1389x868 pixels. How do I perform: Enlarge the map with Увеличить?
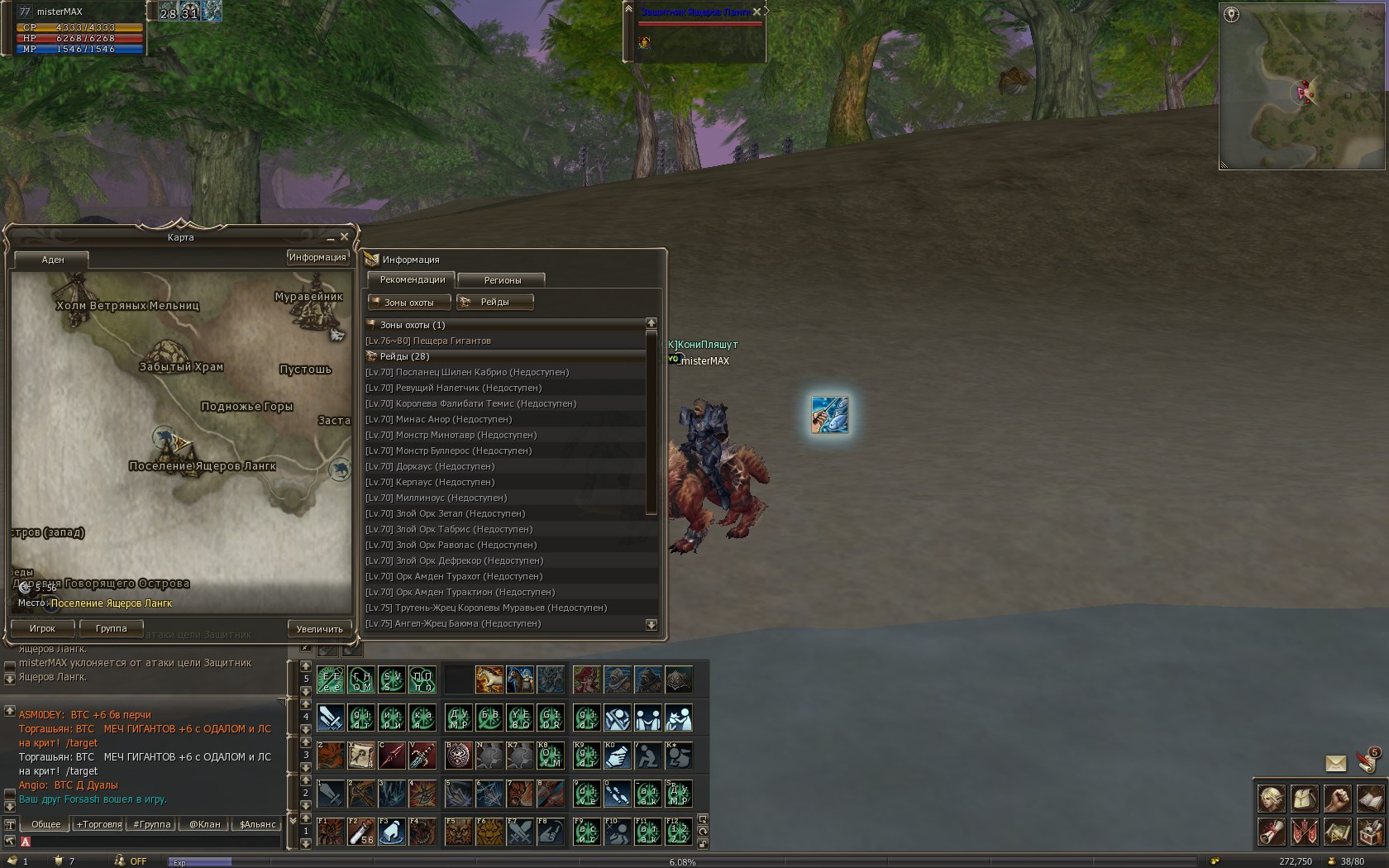(x=319, y=629)
